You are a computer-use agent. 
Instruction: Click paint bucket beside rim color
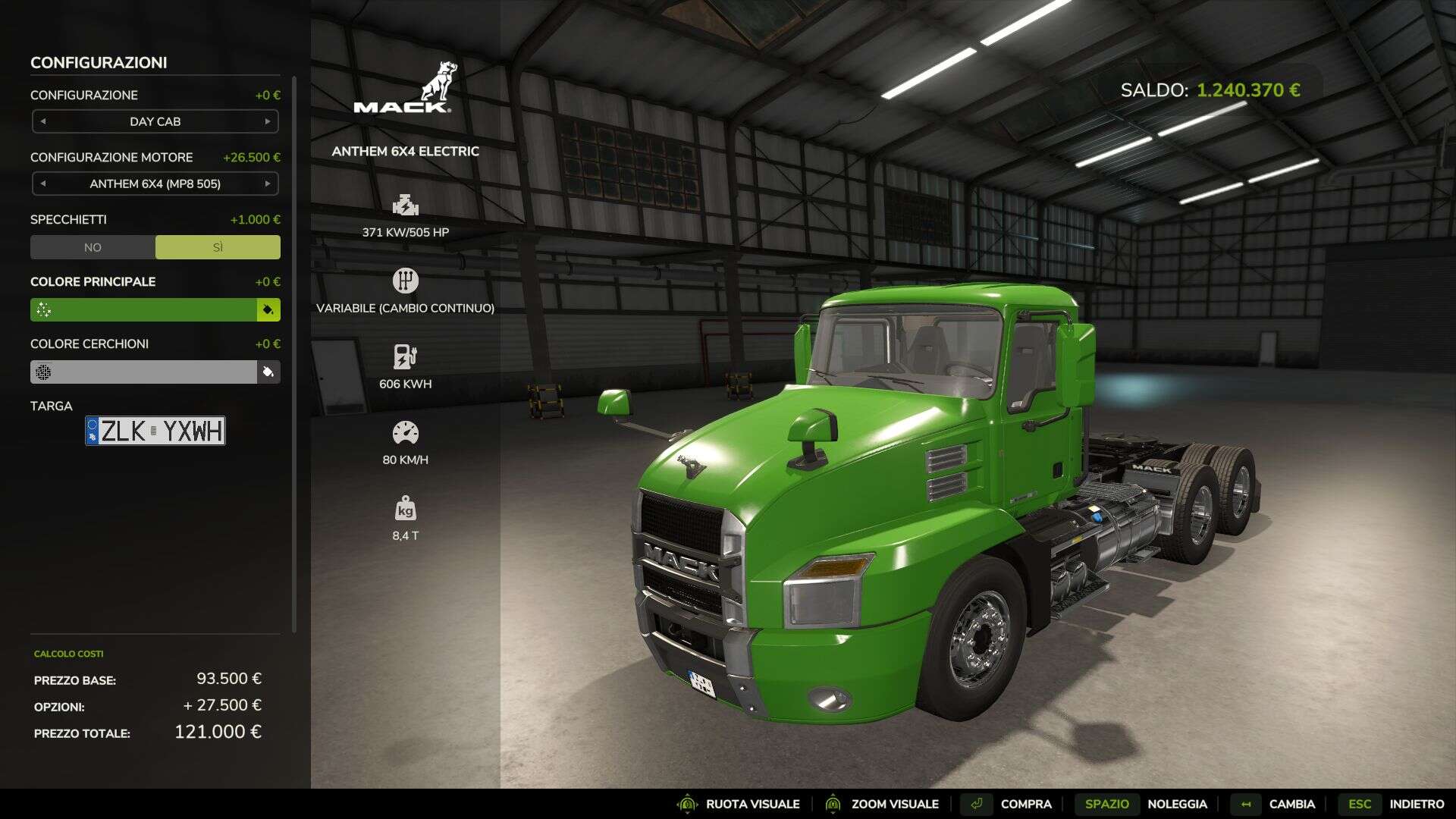tap(268, 372)
